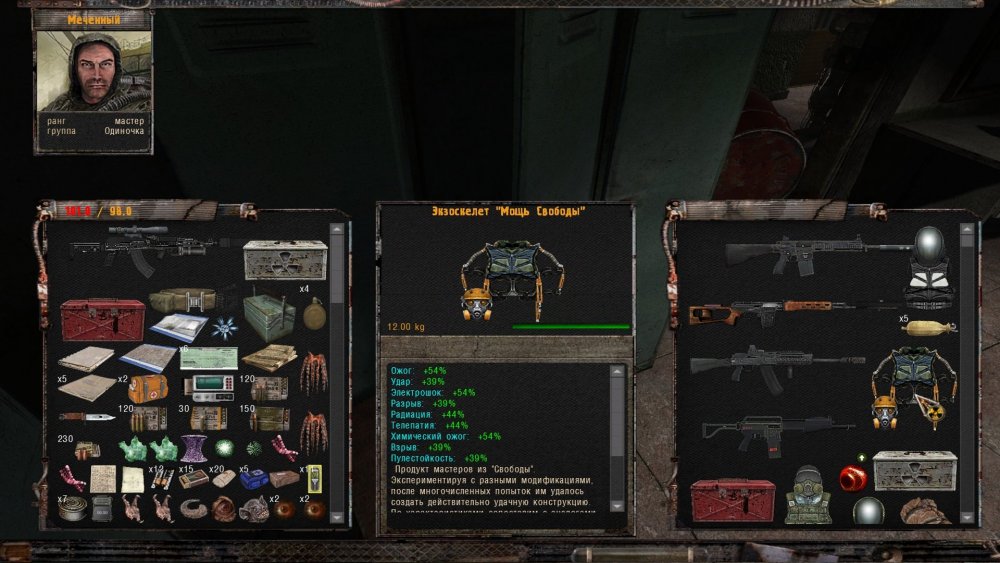Select the green gas-mask armor suit
The width and height of the screenshot is (1000, 563).
coord(808,494)
